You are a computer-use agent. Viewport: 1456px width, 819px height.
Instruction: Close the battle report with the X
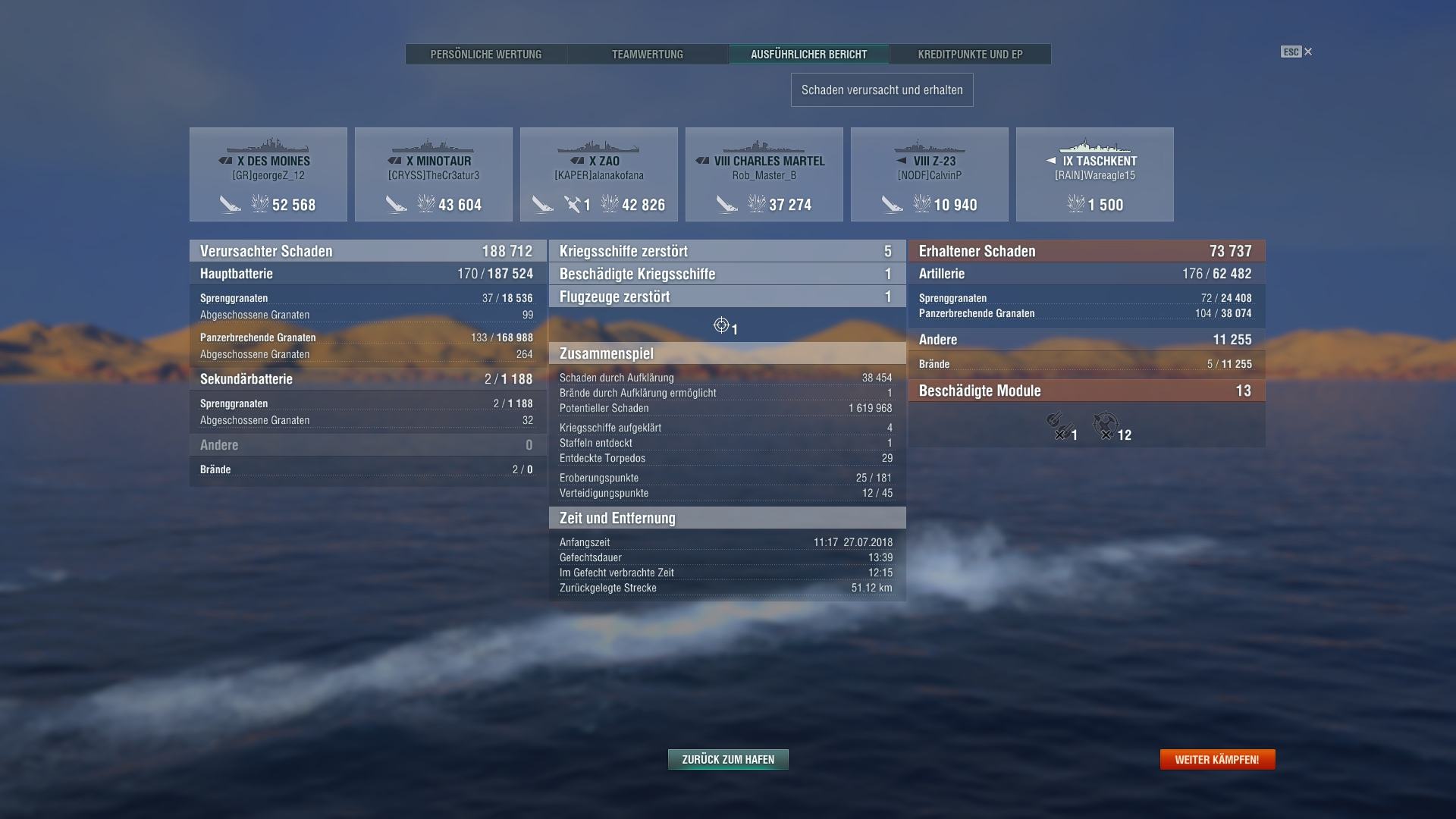[1308, 52]
